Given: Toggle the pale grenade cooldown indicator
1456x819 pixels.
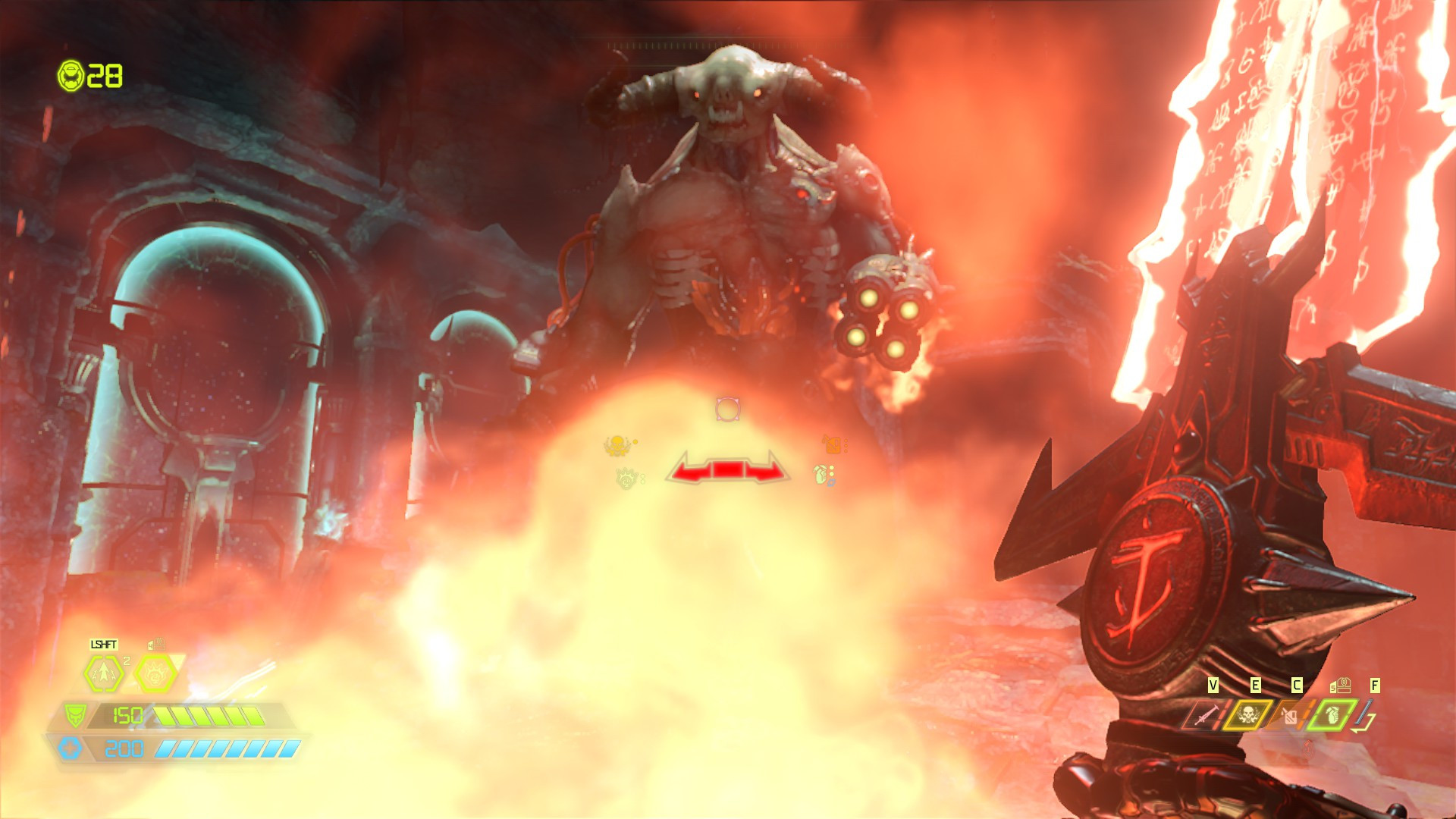Looking at the screenshot, I should tap(821, 475).
